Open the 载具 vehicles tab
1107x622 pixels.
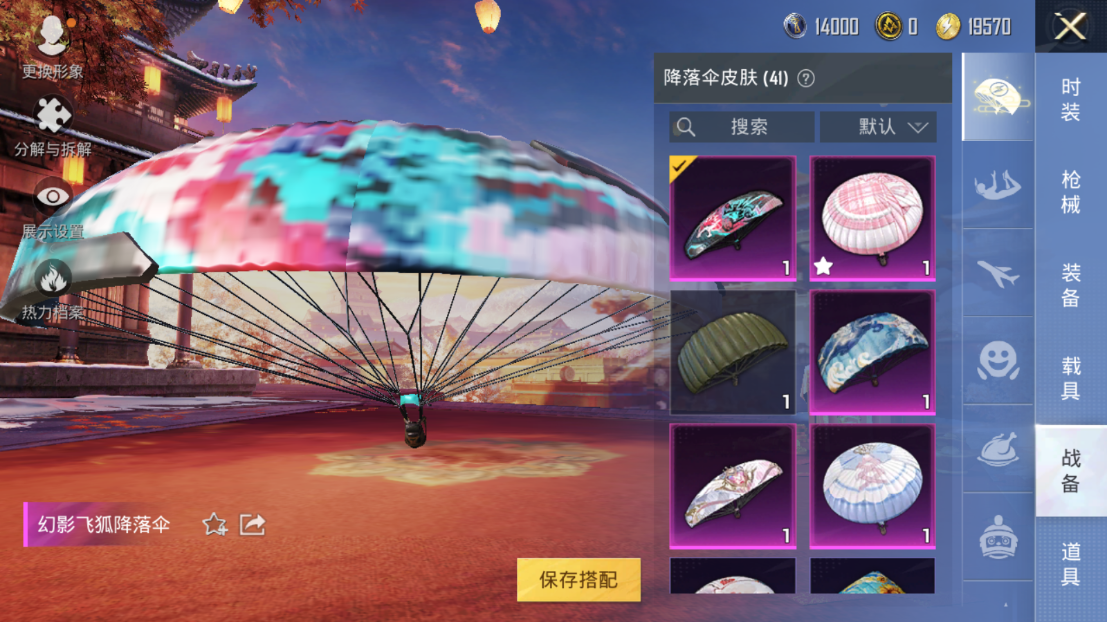[x=1070, y=377]
